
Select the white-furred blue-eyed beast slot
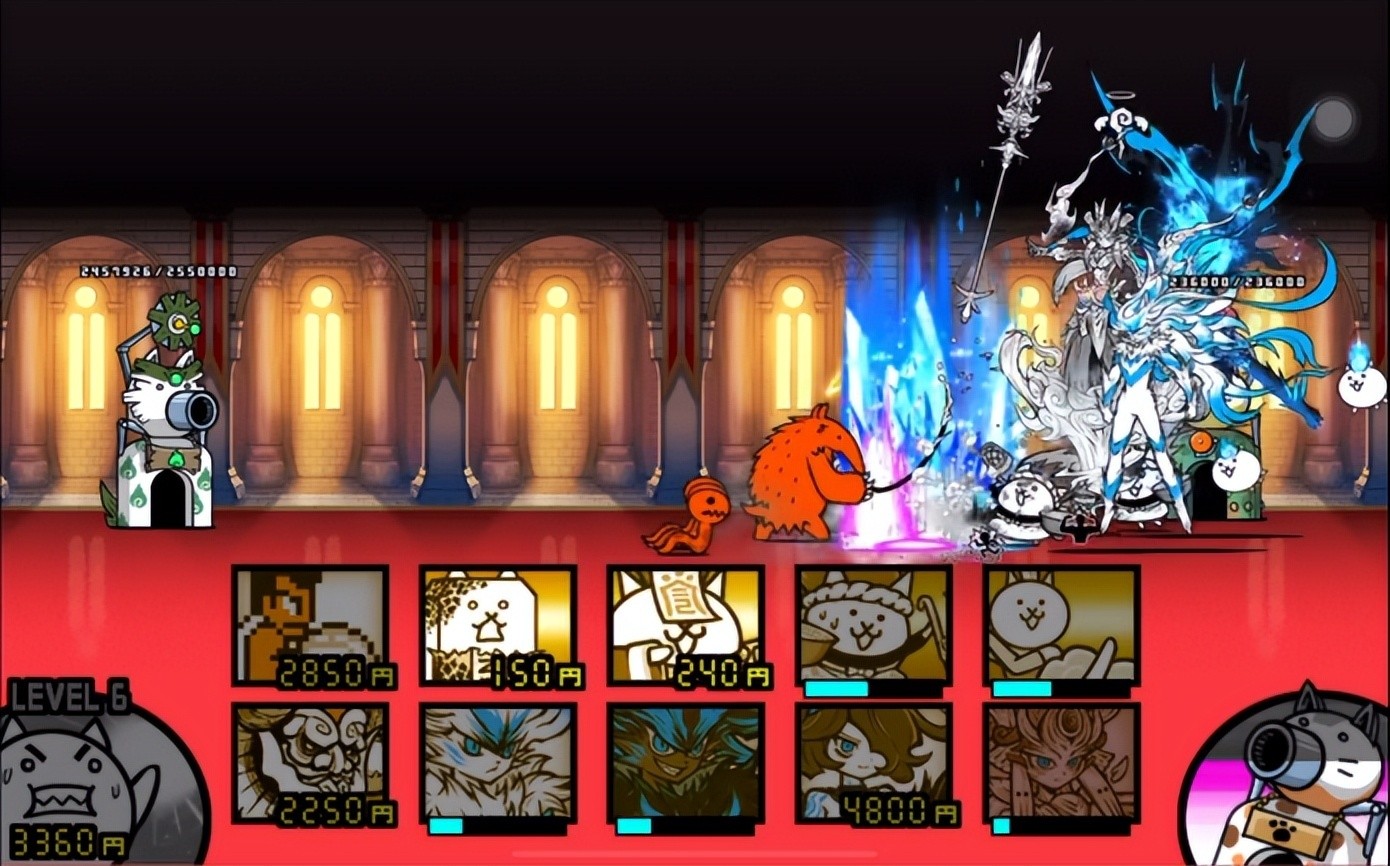(498, 764)
